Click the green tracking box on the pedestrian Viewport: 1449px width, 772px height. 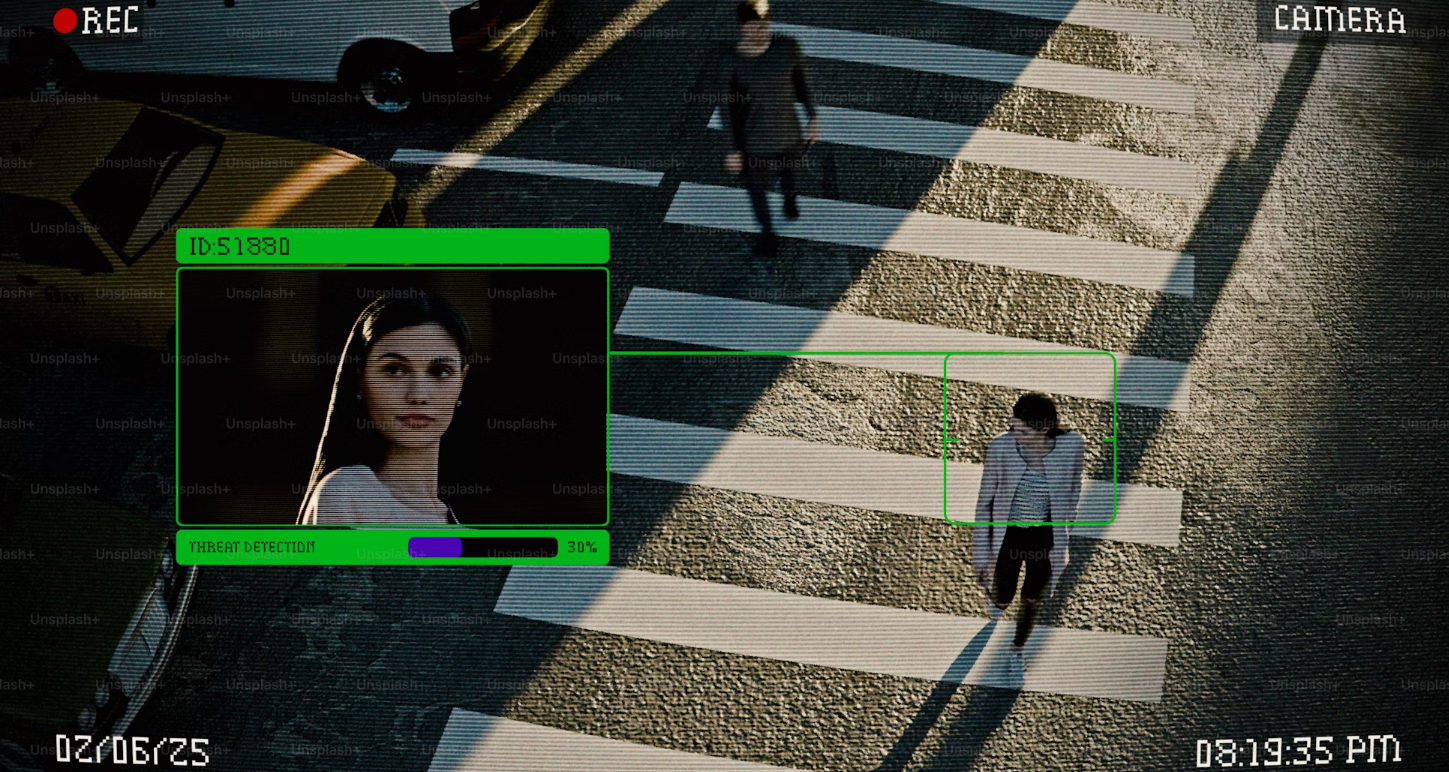(1029, 438)
